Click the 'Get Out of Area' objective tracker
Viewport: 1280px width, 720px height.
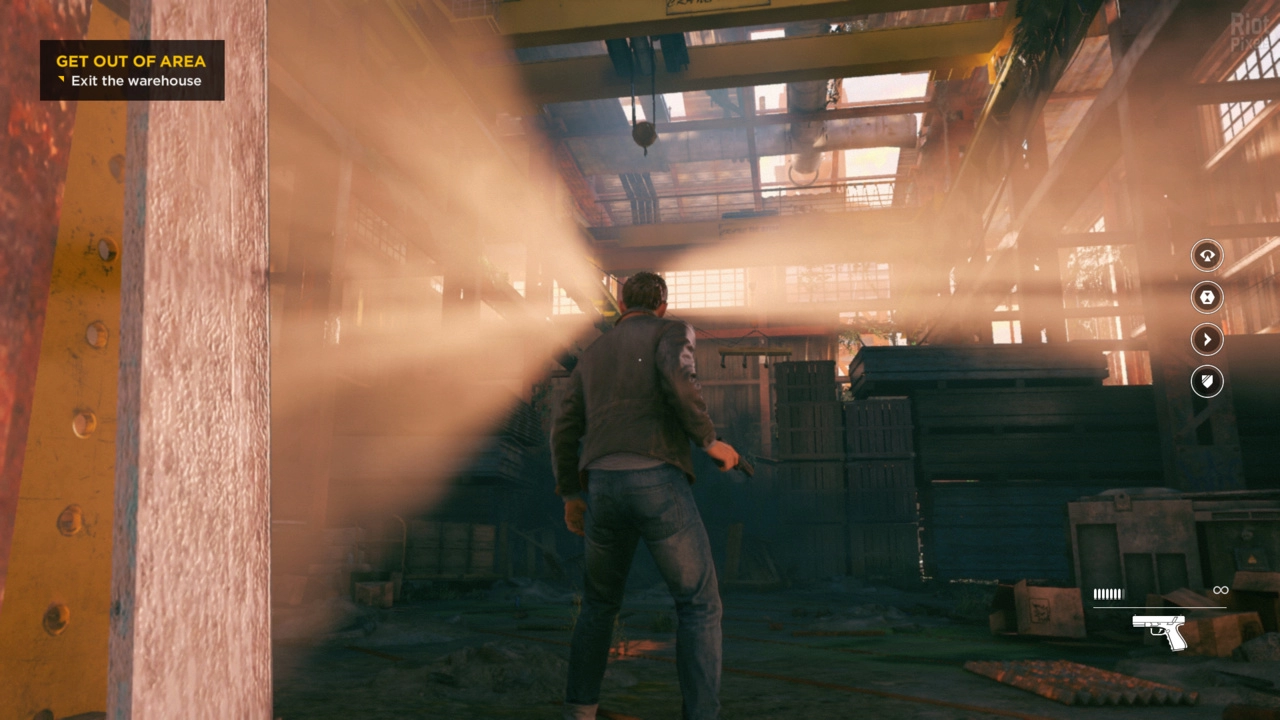tap(131, 70)
